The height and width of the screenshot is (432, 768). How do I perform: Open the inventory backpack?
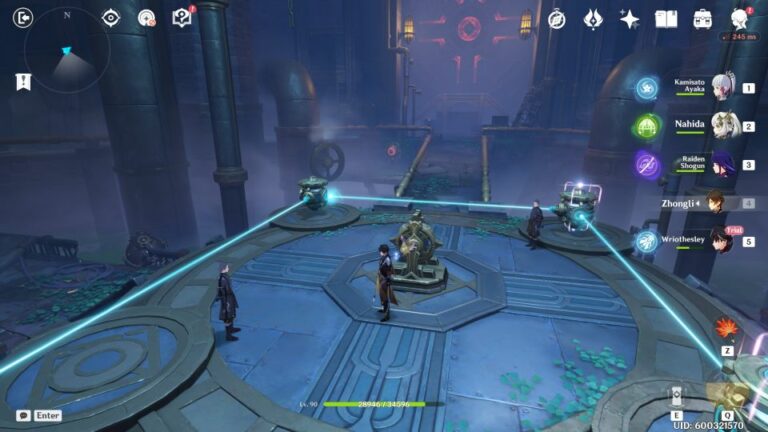click(703, 19)
